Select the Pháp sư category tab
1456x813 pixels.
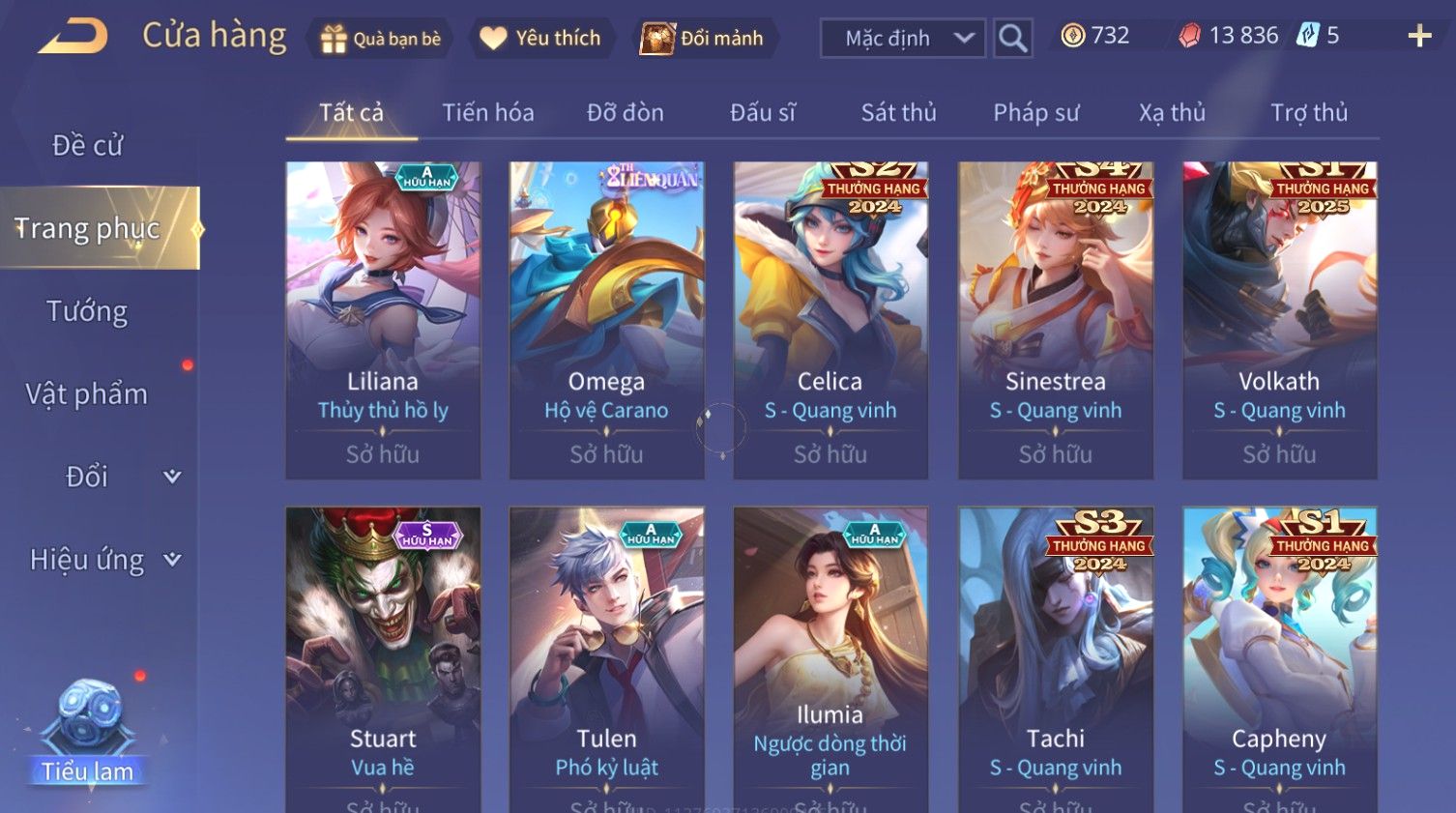click(1035, 113)
